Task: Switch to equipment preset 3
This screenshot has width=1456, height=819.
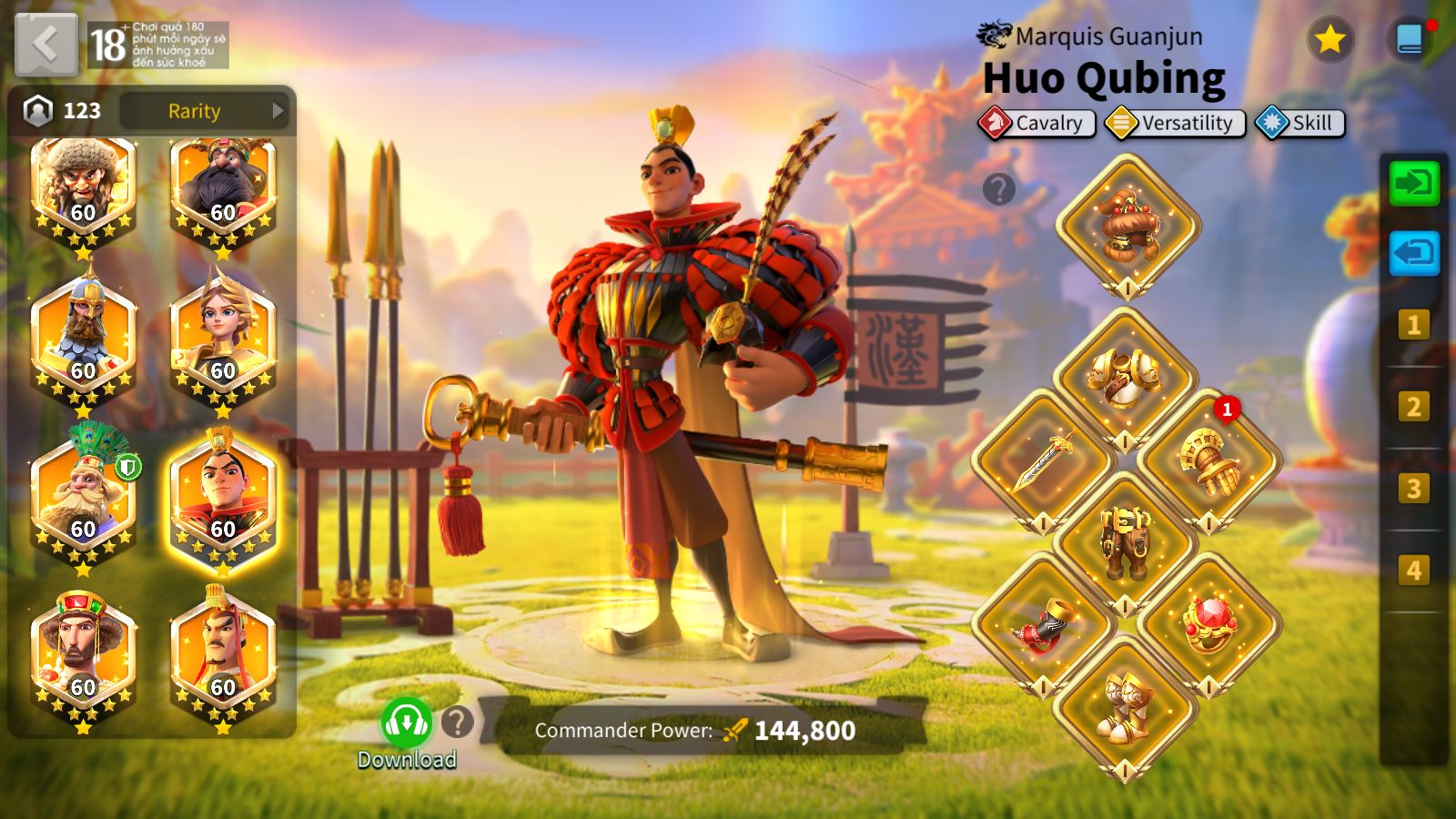Action: [x=1413, y=489]
